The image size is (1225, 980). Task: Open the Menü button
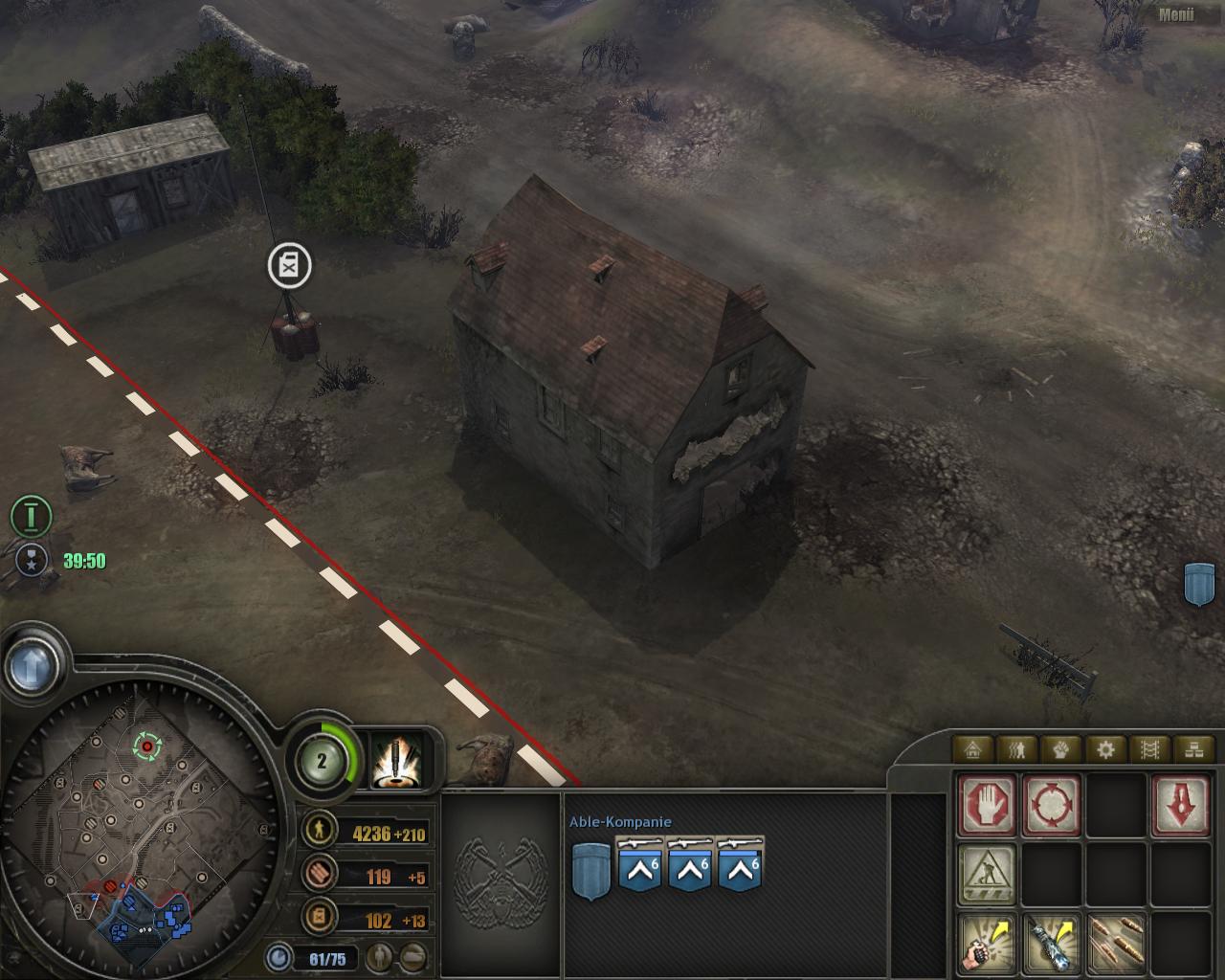point(1175,14)
